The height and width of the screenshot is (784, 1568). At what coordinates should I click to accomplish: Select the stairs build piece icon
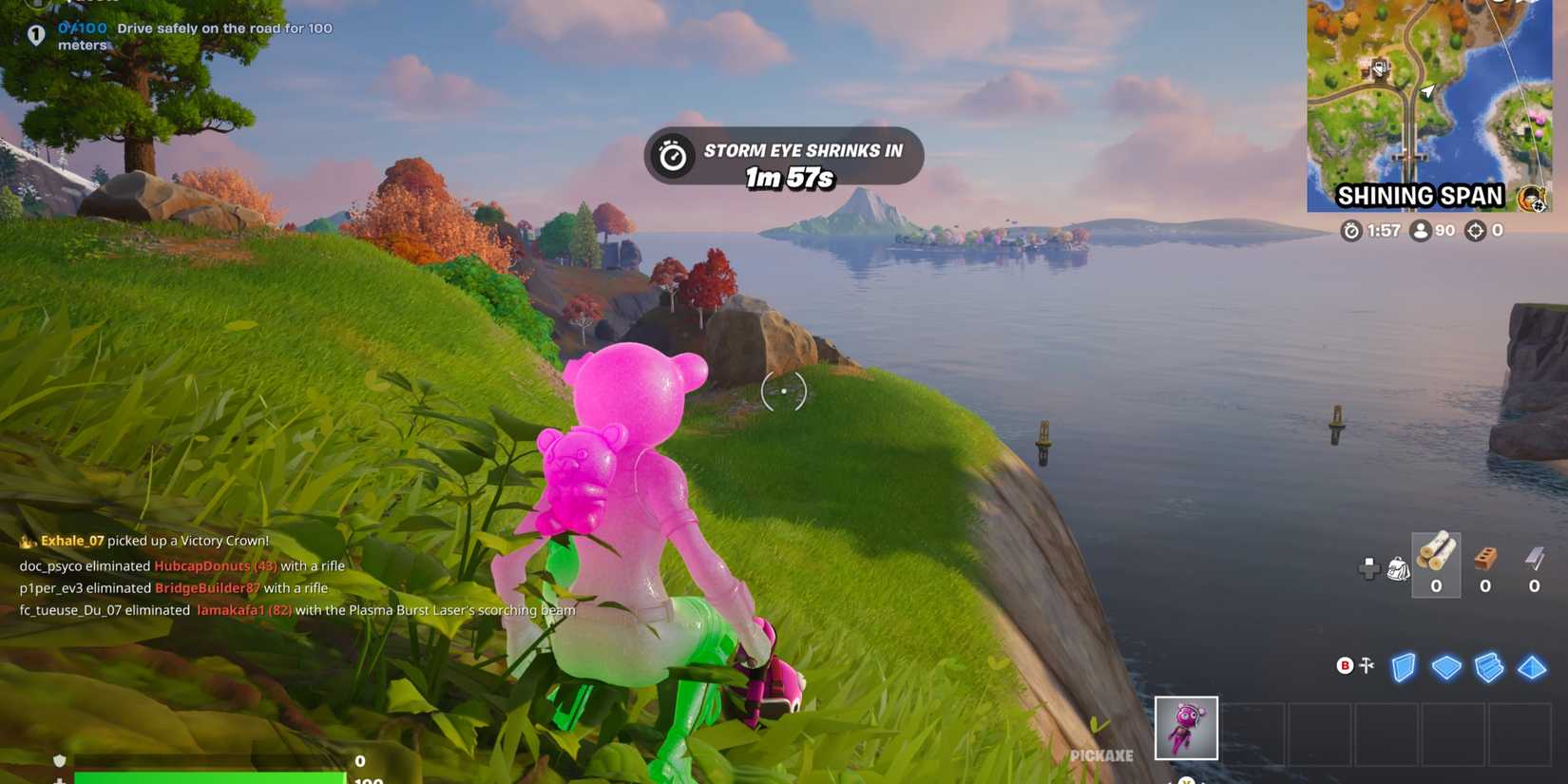pyautogui.click(x=1487, y=668)
